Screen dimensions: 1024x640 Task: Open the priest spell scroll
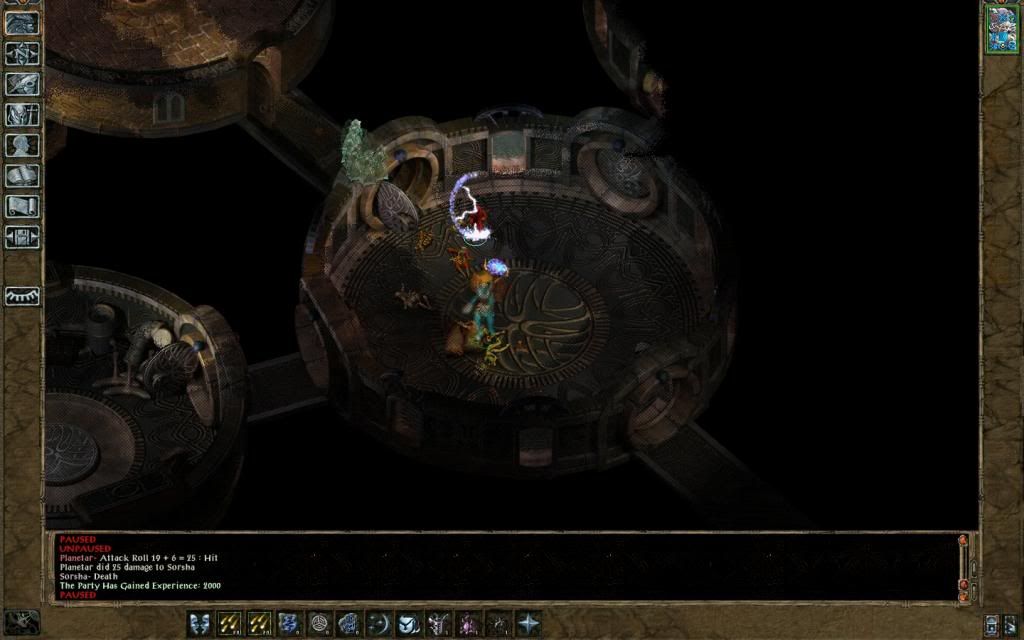[x=22, y=207]
